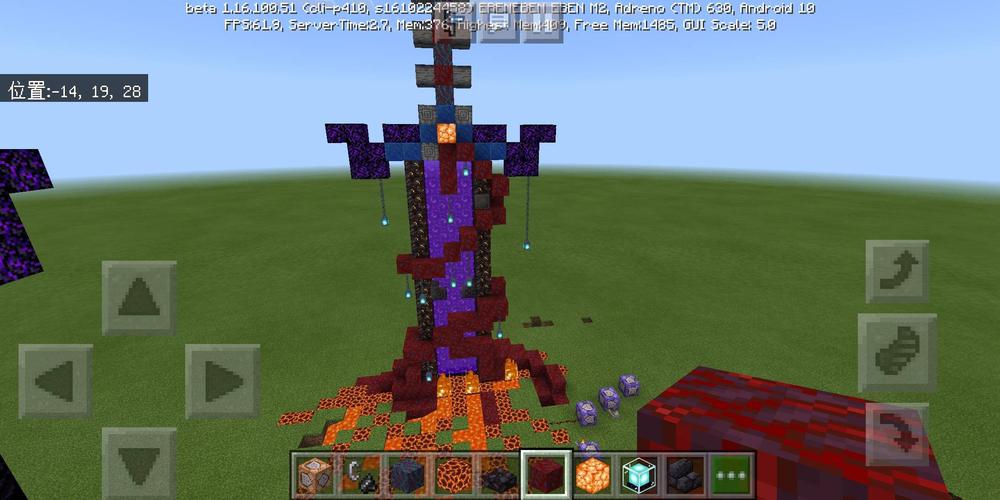The width and height of the screenshot is (1000, 500).
Task: Tap the backward arrow movement button
Action: click(x=139, y=462)
